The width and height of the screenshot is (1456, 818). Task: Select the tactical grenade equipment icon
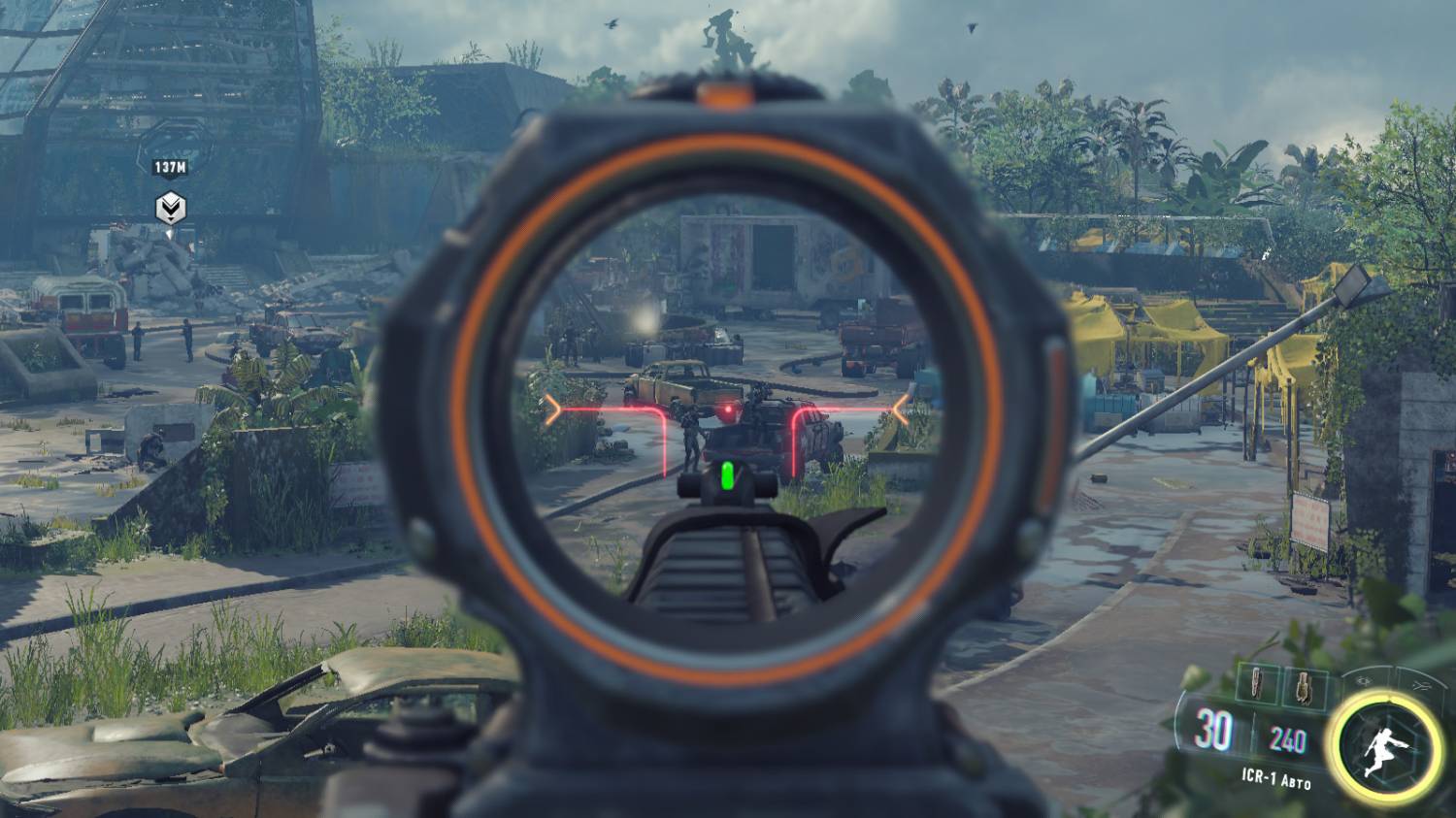point(1303,686)
